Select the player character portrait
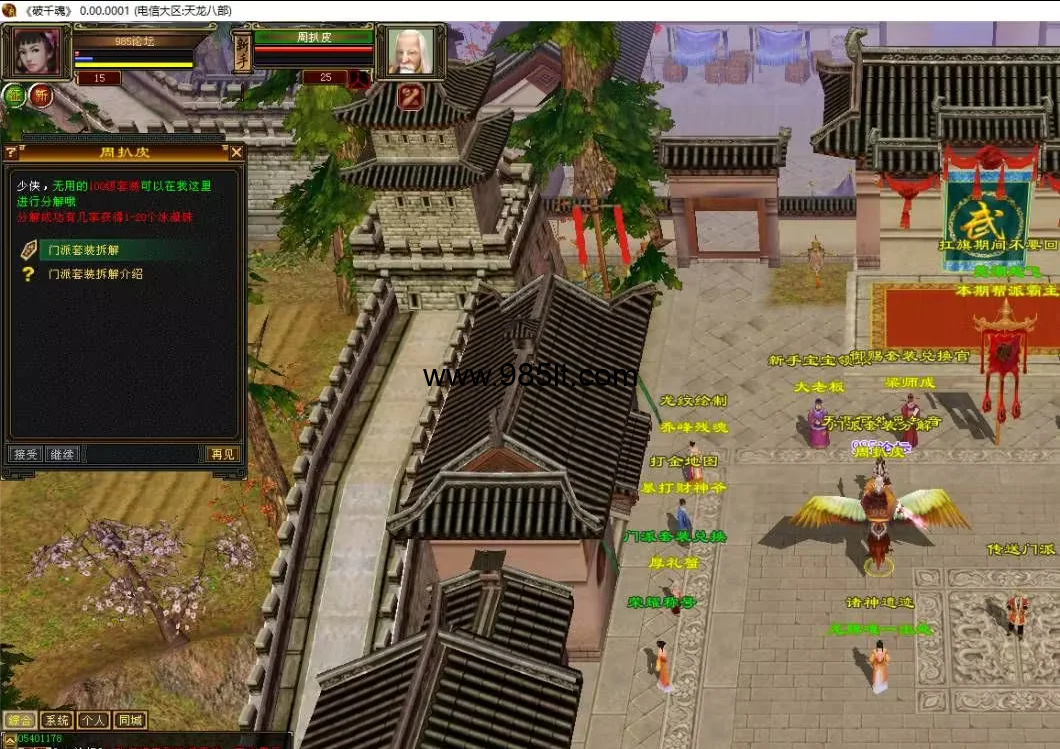 [x=35, y=52]
